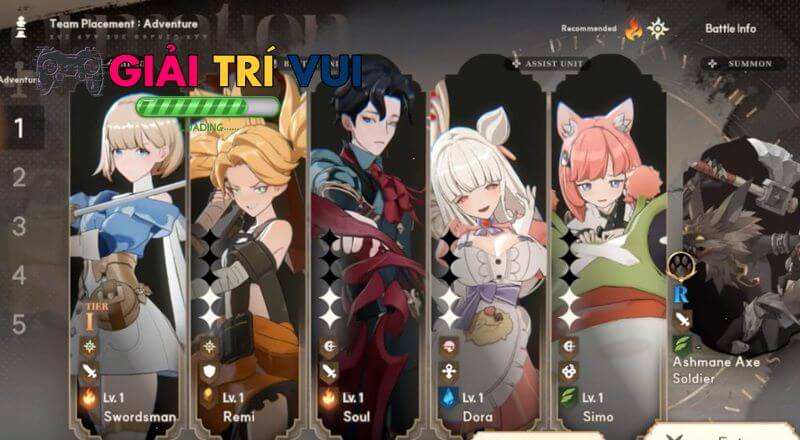This screenshot has height=440, width=800.
Task: Click the Assist Unit label
Action: tap(549, 64)
